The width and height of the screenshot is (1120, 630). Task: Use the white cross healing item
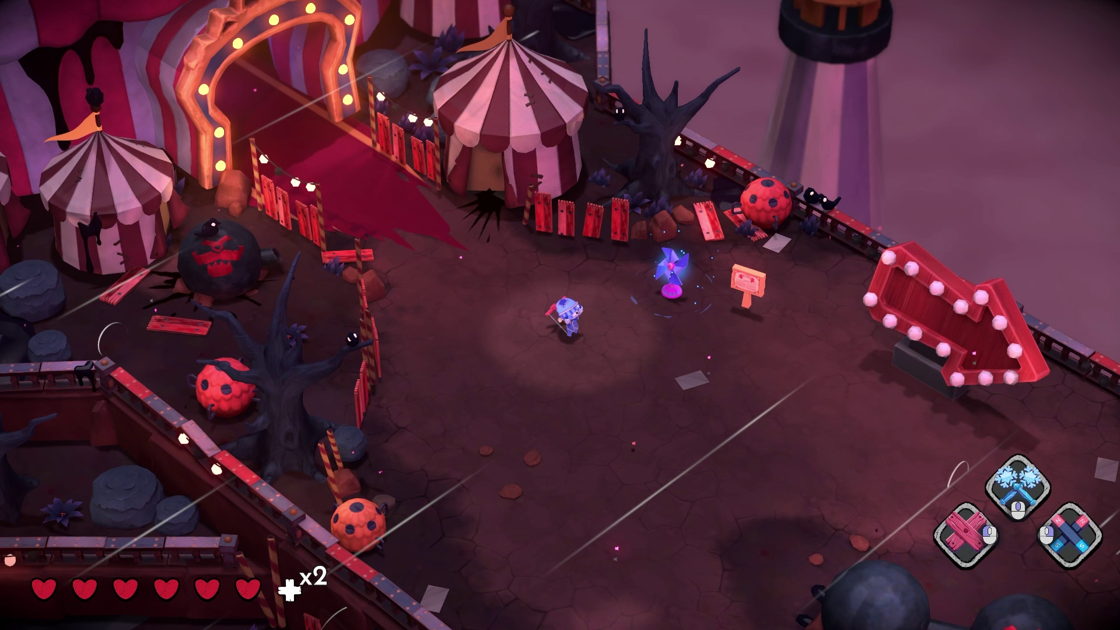tap(289, 589)
